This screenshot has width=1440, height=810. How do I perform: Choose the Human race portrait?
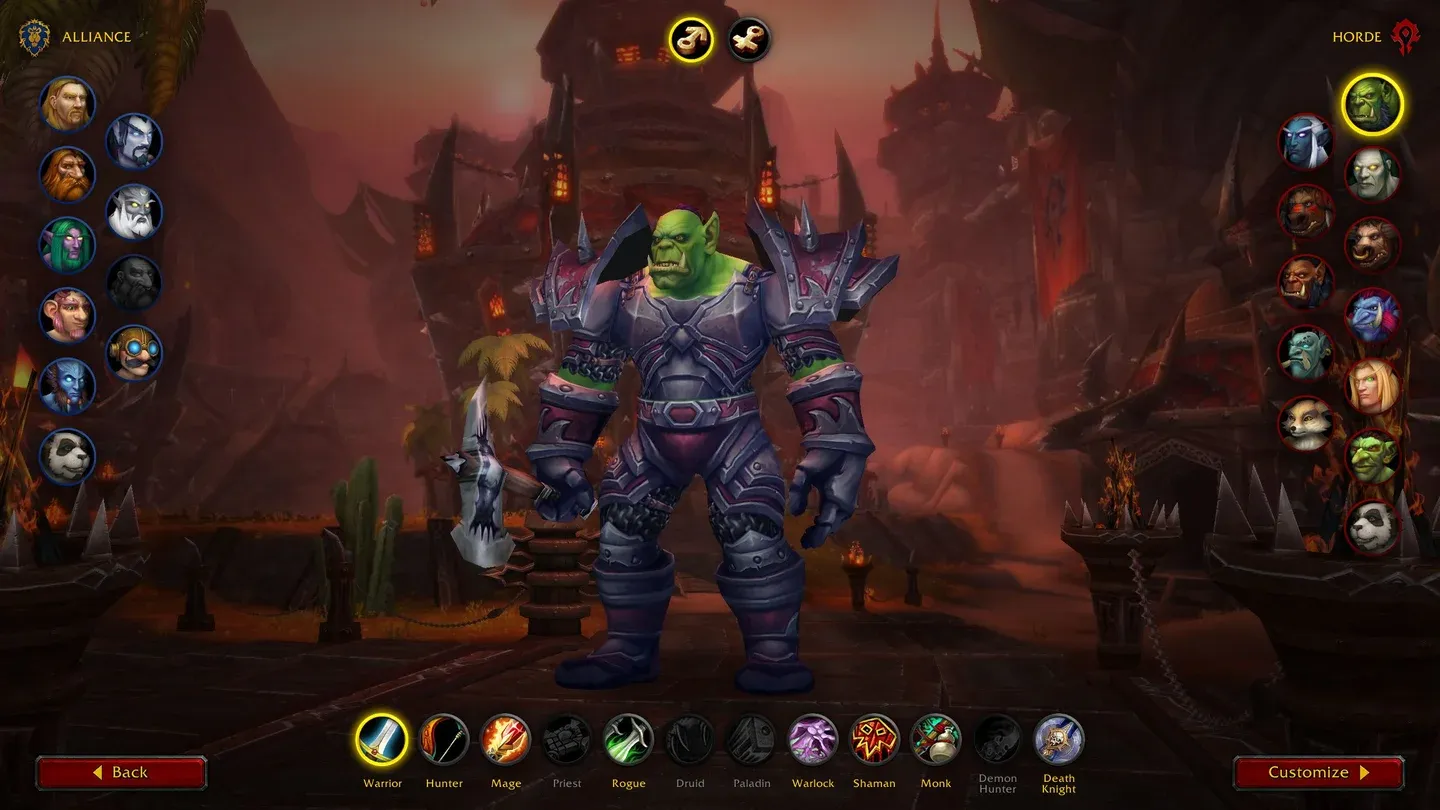click(x=68, y=104)
